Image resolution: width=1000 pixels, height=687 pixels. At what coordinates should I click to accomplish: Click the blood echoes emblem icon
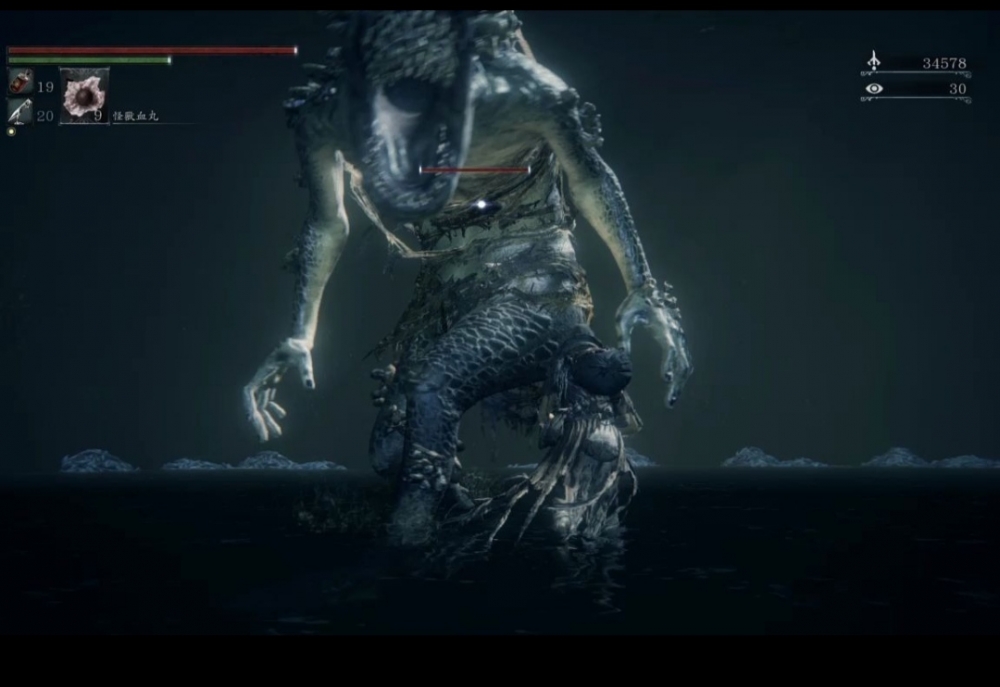(873, 62)
